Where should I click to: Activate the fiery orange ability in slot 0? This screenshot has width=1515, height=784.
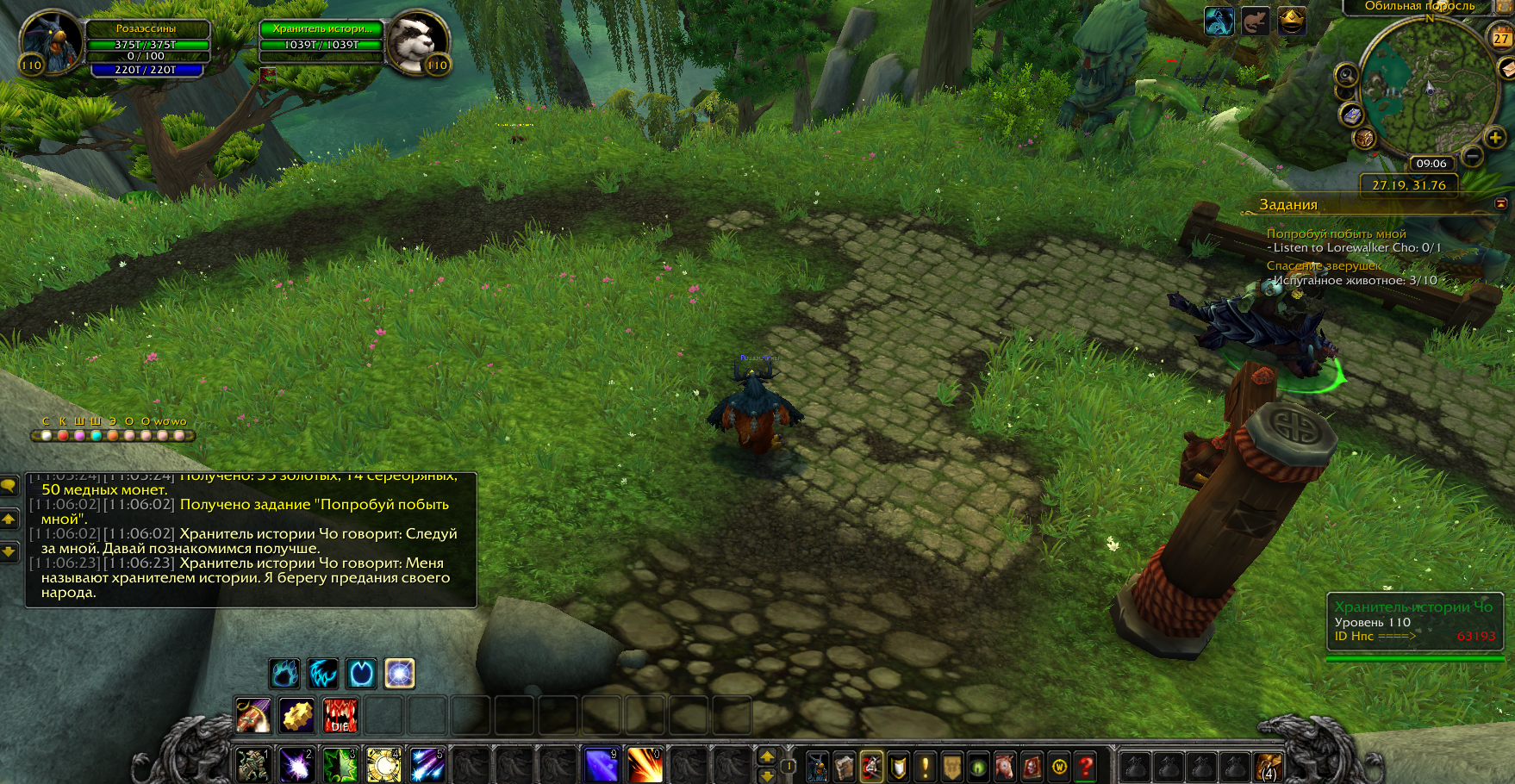(644, 765)
